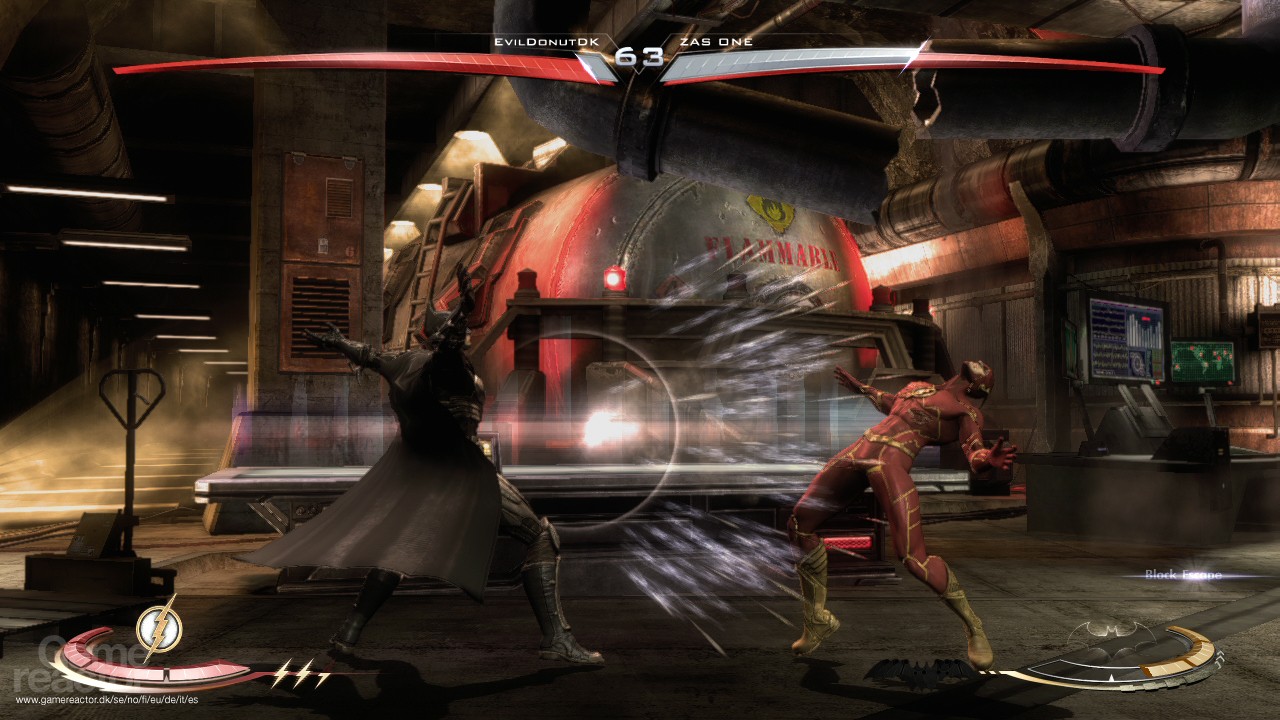Select the Flash lightning emblem icon
This screenshot has width=1280, height=720.
tap(159, 628)
